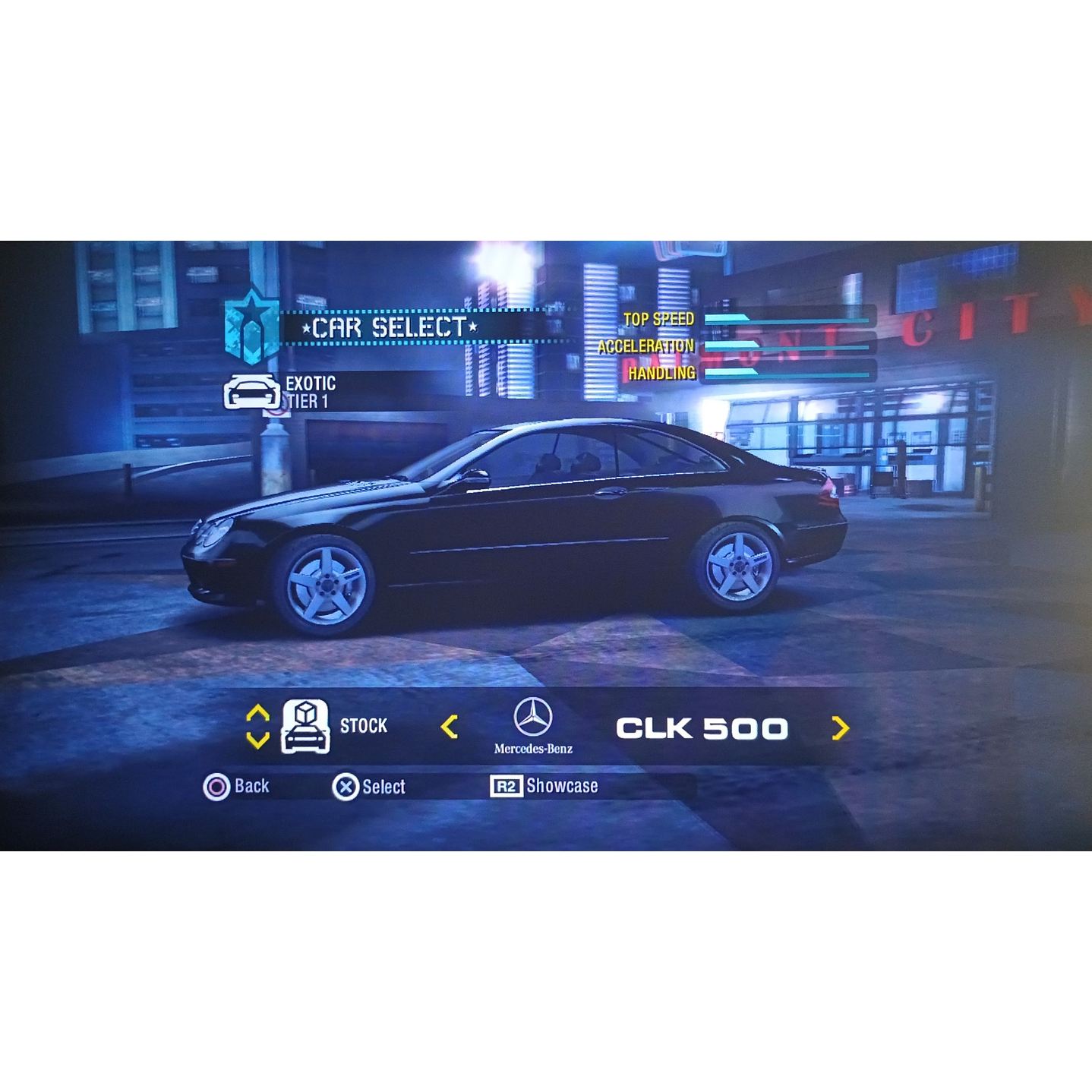Click the left arrow to browse previous car
The height and width of the screenshot is (1092, 1092).
coord(448,726)
